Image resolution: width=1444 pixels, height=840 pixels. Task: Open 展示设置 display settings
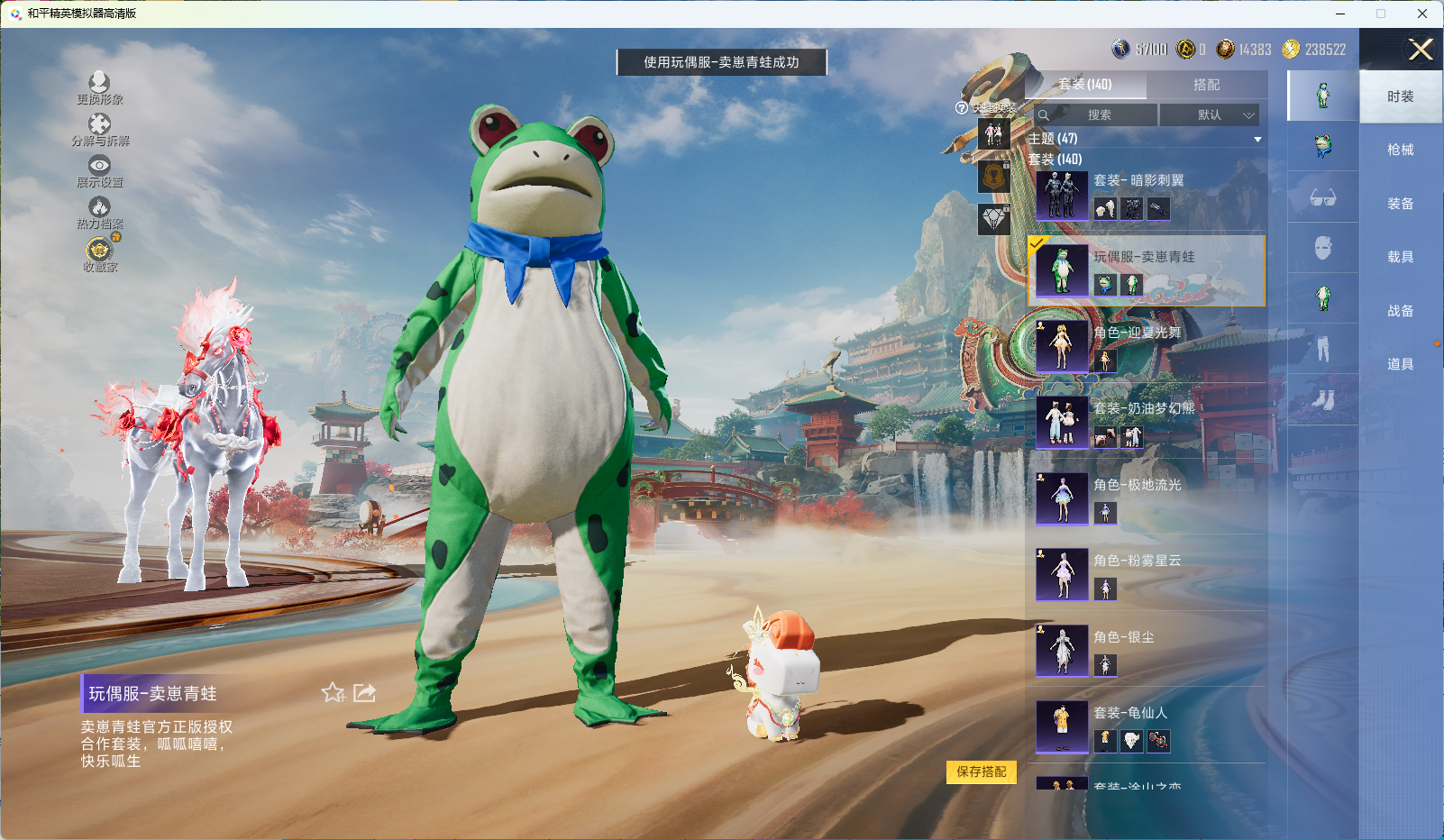(99, 170)
